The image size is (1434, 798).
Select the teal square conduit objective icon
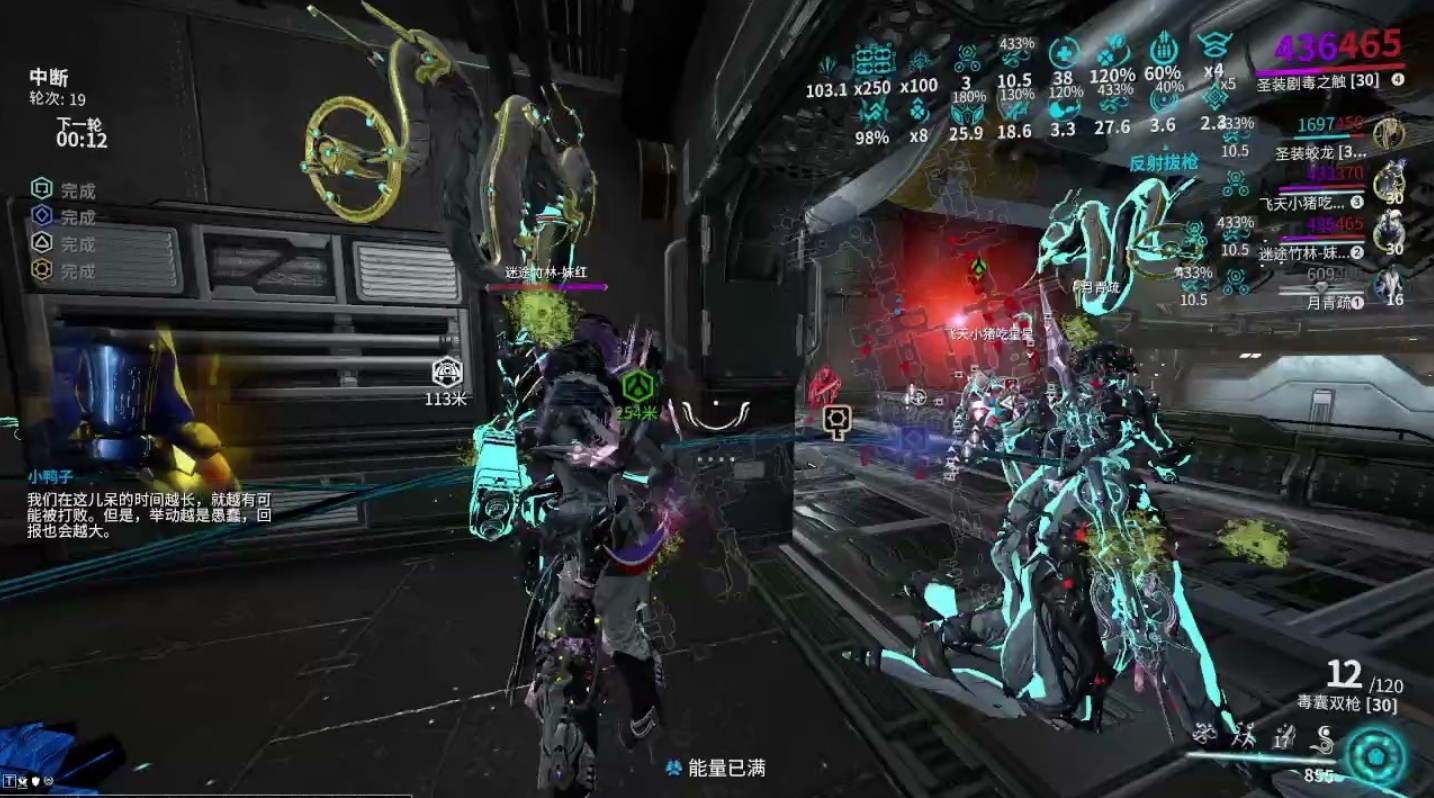(41, 189)
